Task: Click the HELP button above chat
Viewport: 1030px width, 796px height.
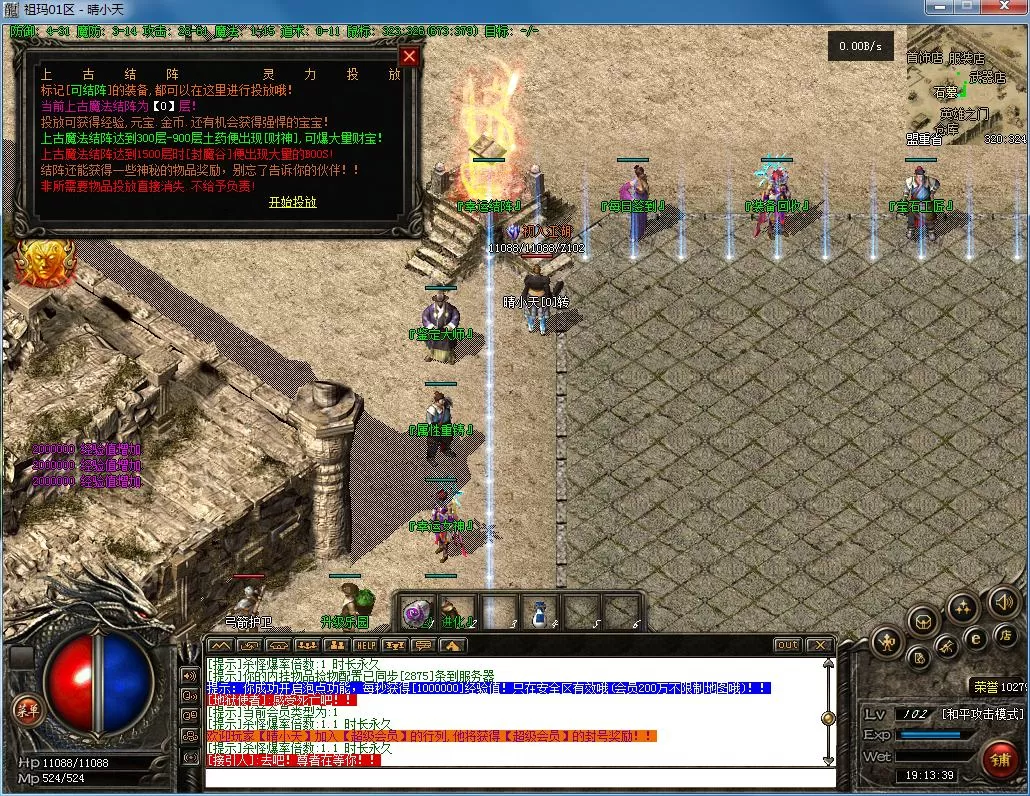Action: pos(365,646)
